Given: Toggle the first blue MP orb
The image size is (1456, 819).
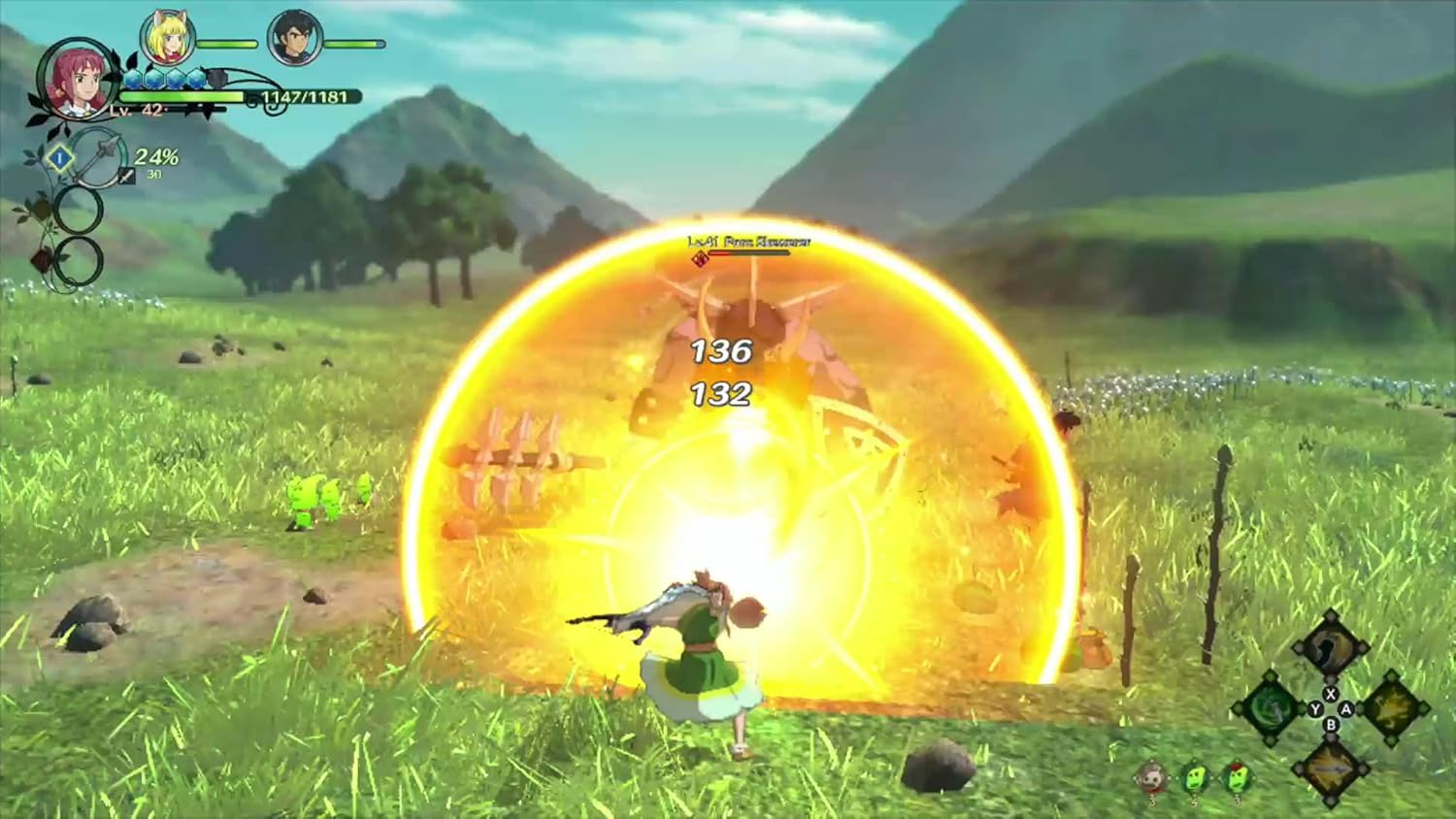Looking at the screenshot, I should tap(133, 80).
